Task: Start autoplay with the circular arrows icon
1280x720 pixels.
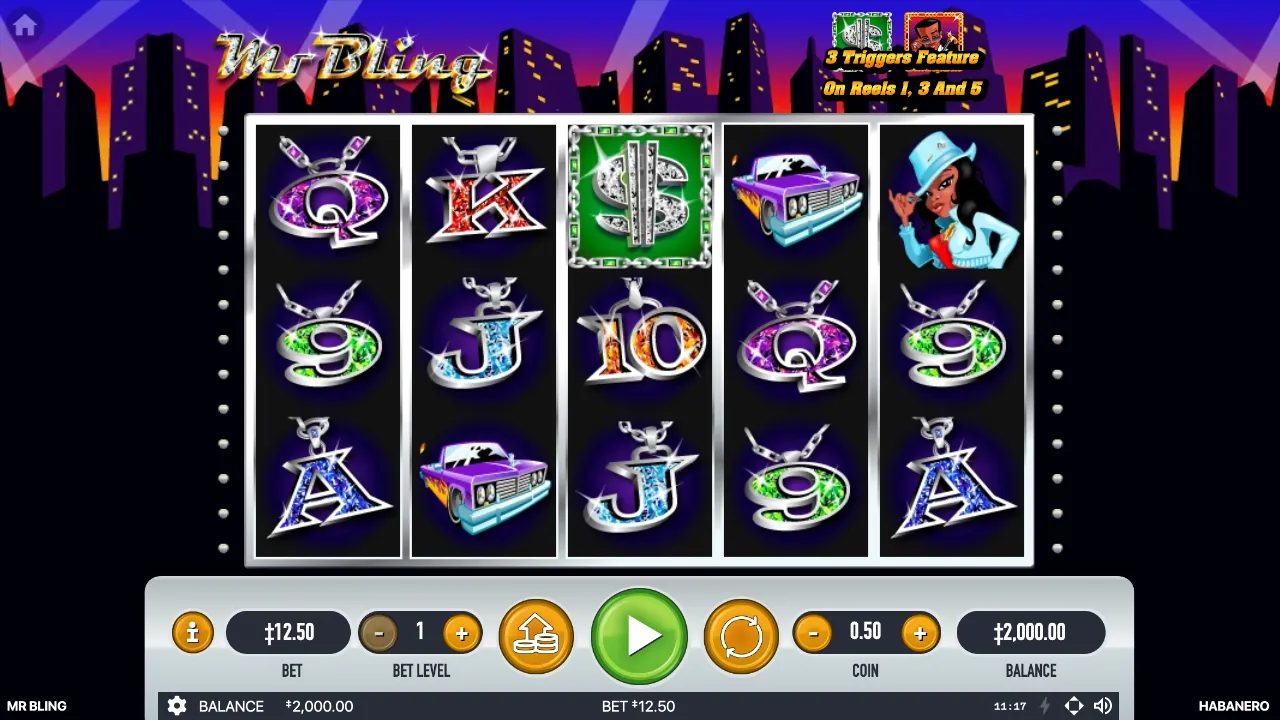Action: click(740, 632)
